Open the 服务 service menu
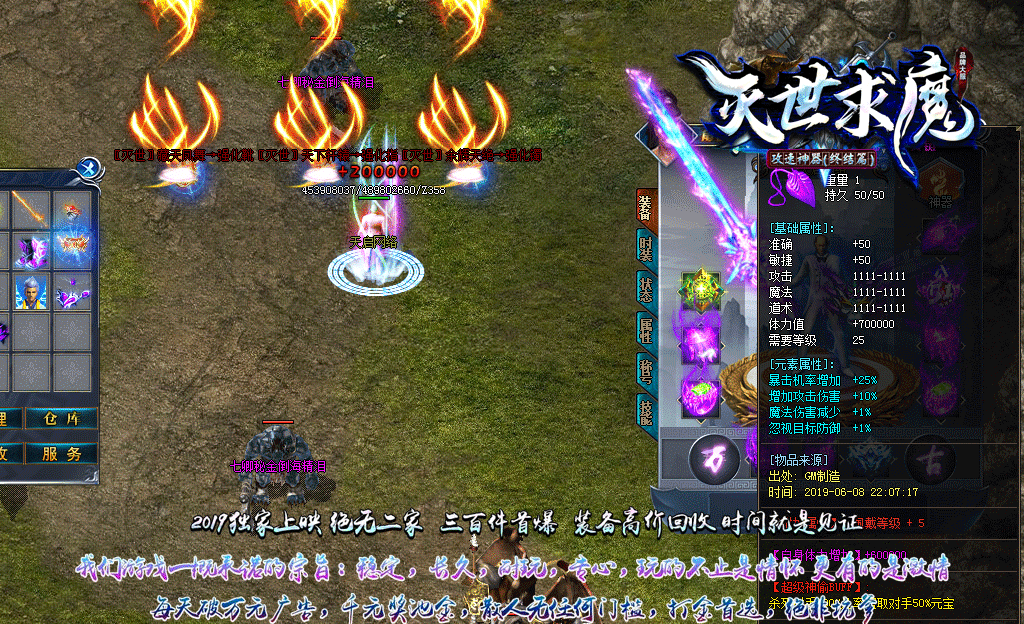The image size is (1024, 624). click(x=61, y=453)
